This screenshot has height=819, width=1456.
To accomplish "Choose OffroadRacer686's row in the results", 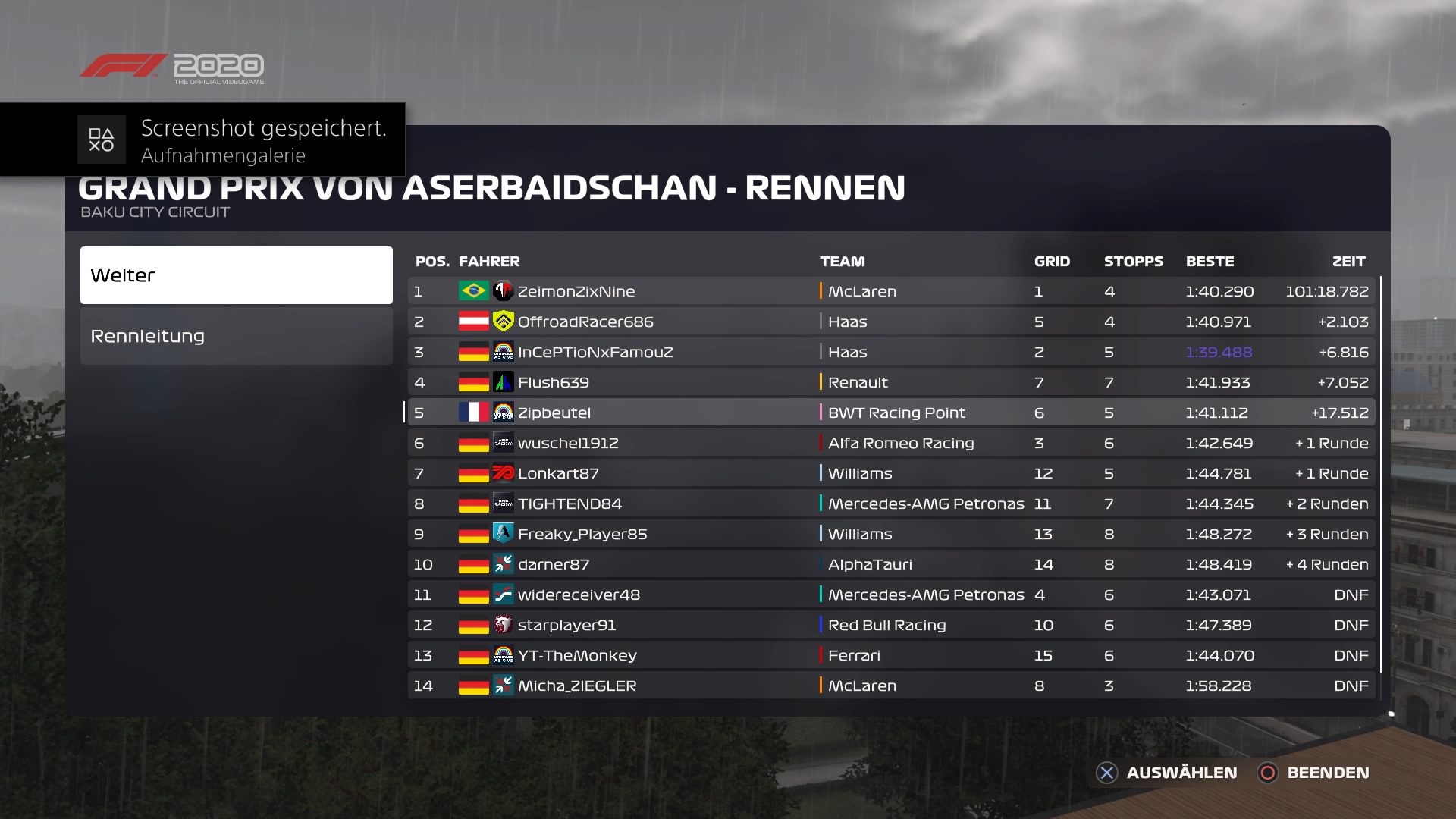I will pos(891,322).
